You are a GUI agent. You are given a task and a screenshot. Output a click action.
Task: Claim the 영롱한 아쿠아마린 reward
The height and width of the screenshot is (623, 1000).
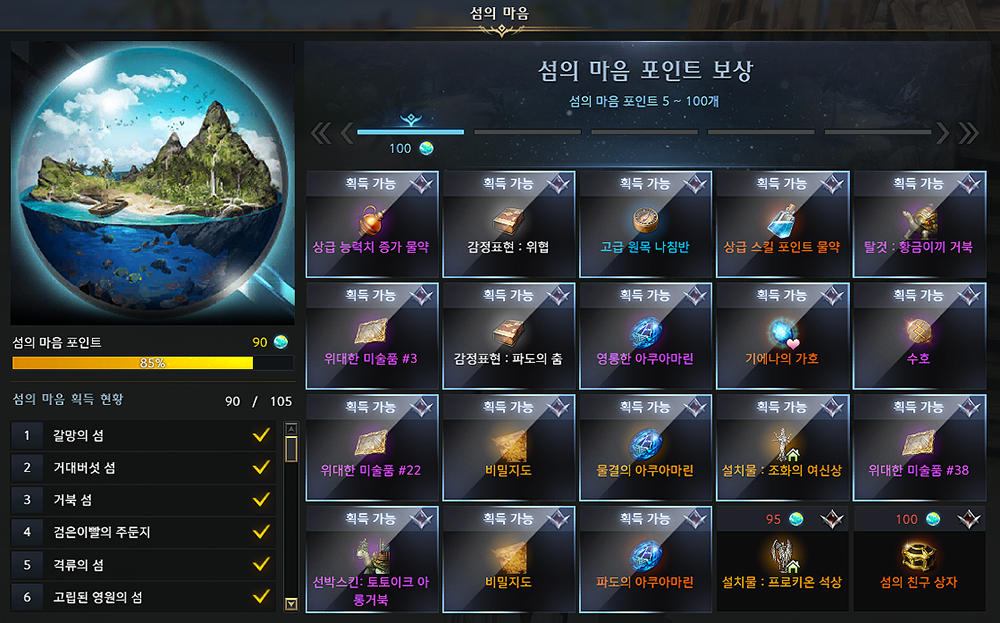(x=645, y=336)
